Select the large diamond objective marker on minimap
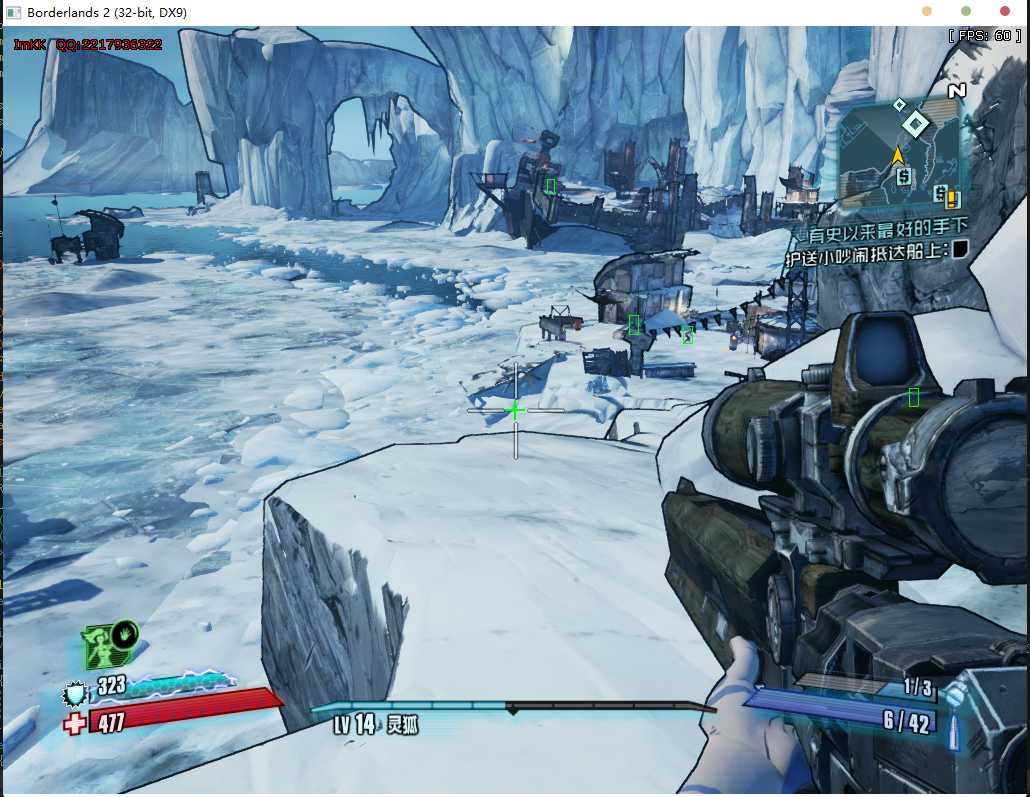1030x797 pixels. 915,124
